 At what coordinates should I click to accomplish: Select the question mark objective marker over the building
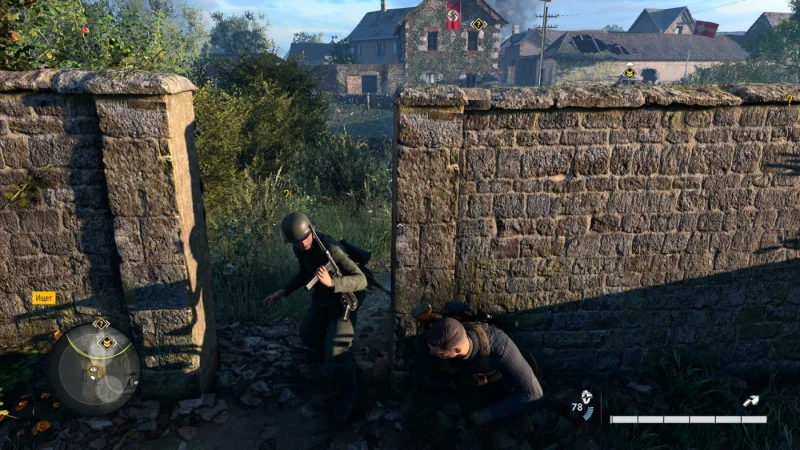click(478, 24)
